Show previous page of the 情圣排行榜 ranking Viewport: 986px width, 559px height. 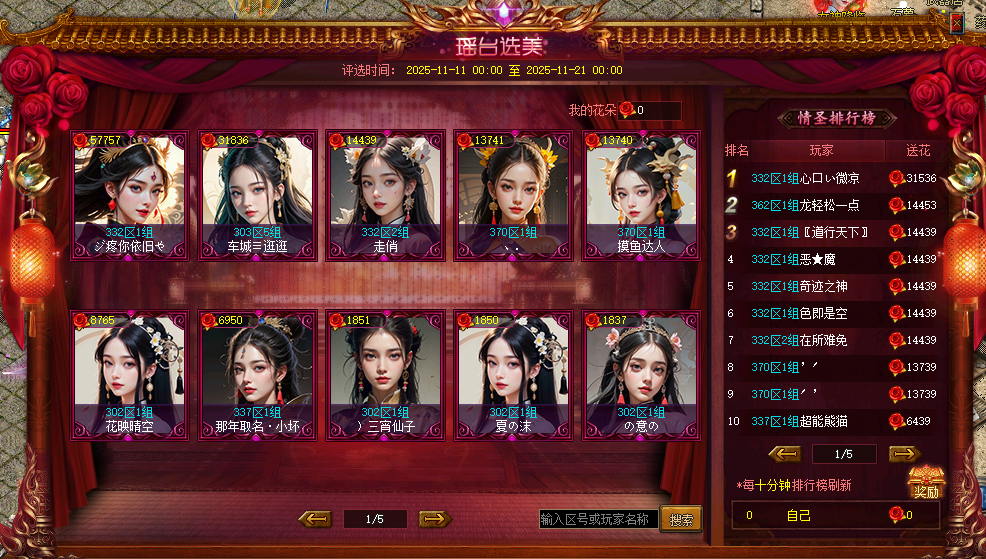pyautogui.click(x=784, y=453)
